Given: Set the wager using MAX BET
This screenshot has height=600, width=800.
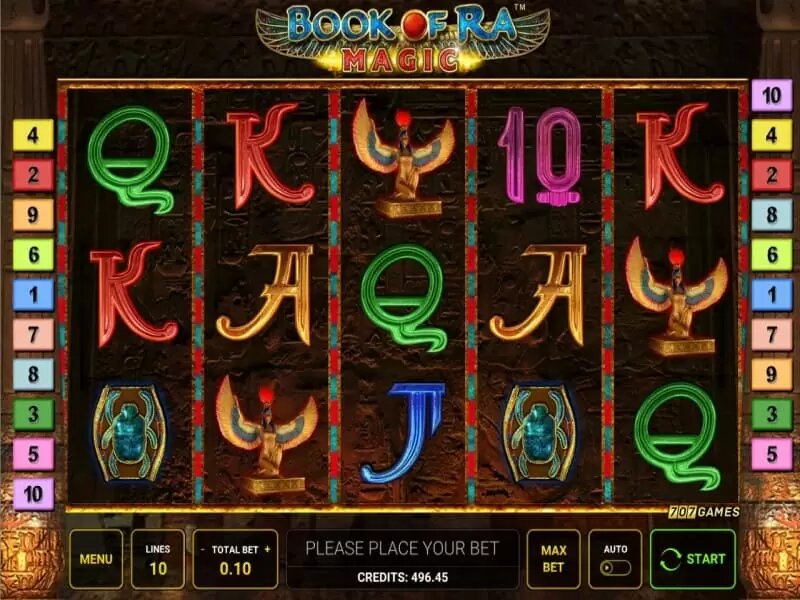Looking at the screenshot, I should [x=553, y=559].
